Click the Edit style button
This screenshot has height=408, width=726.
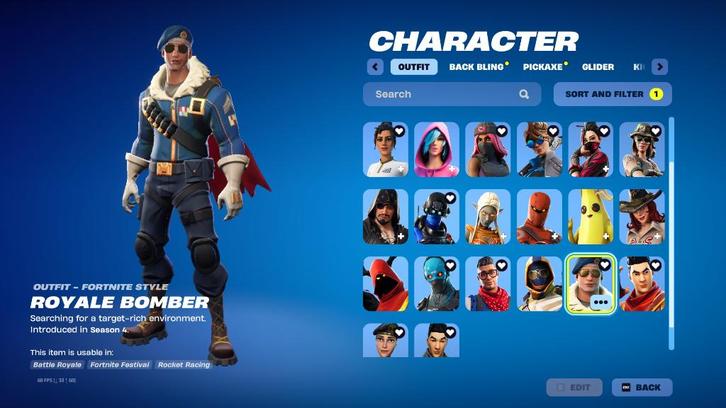coord(574,387)
